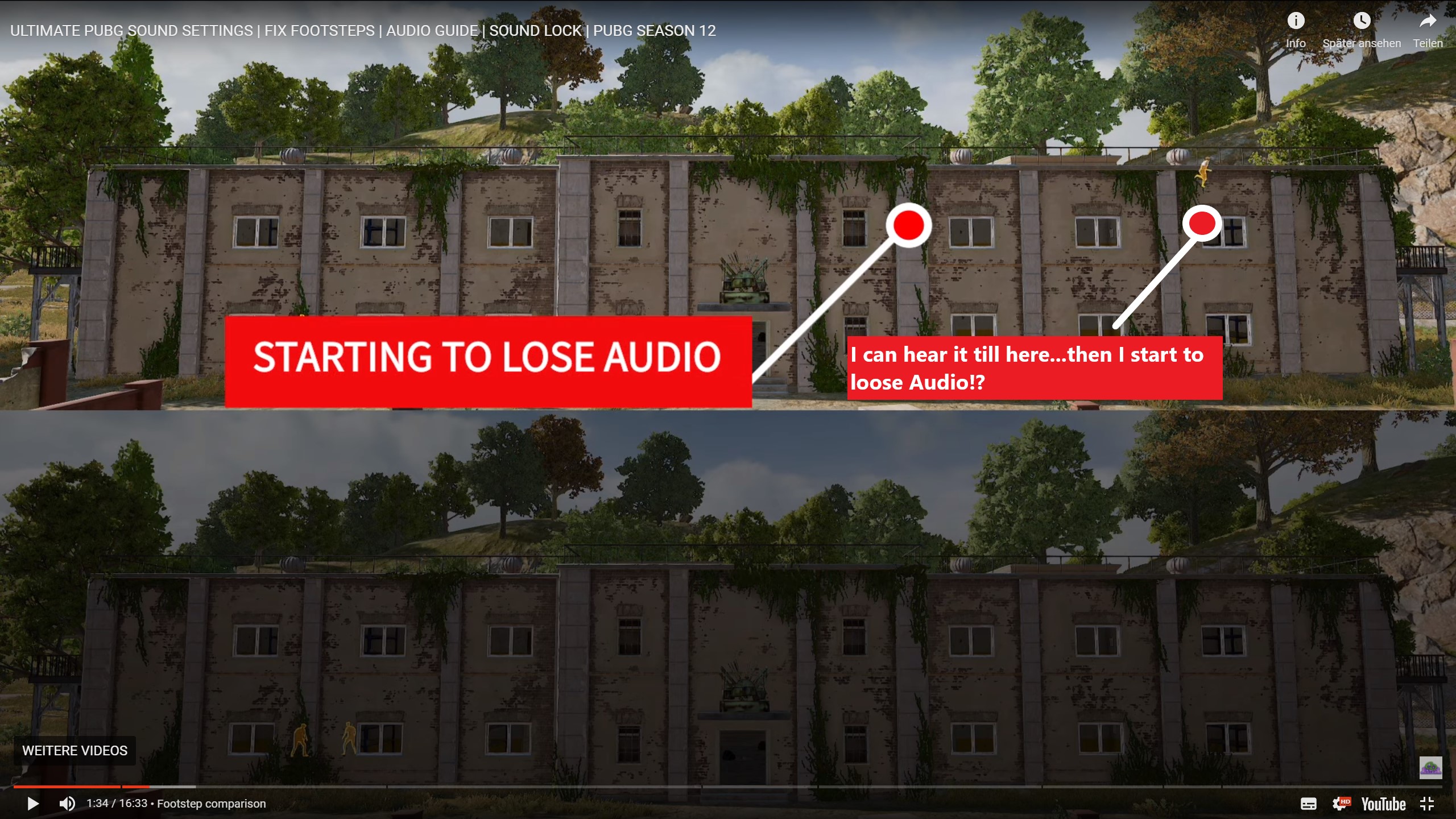
Task: Click the 1:34 / 16:33 timestamp display
Action: 117,804
